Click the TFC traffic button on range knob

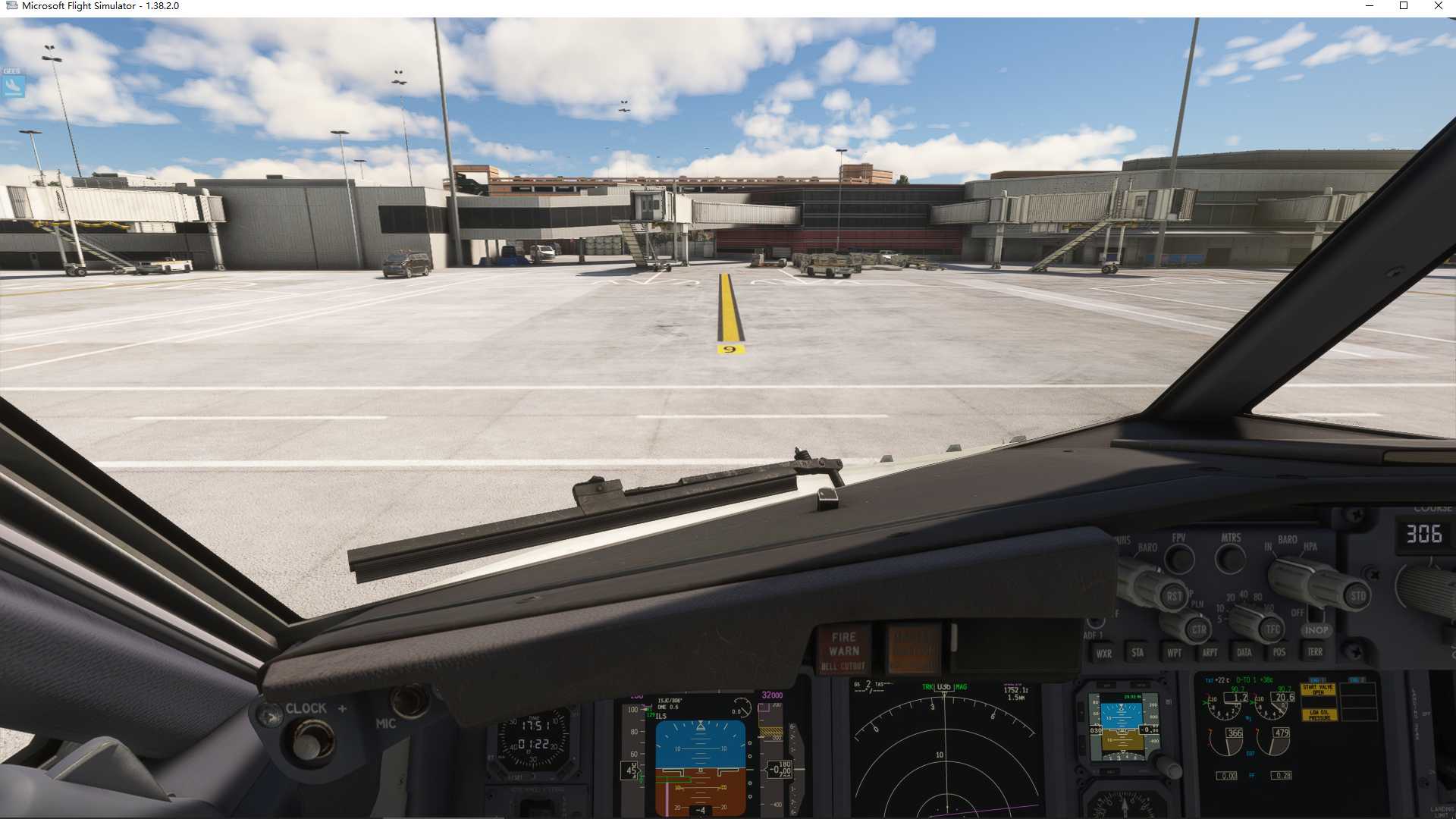pyautogui.click(x=1272, y=629)
